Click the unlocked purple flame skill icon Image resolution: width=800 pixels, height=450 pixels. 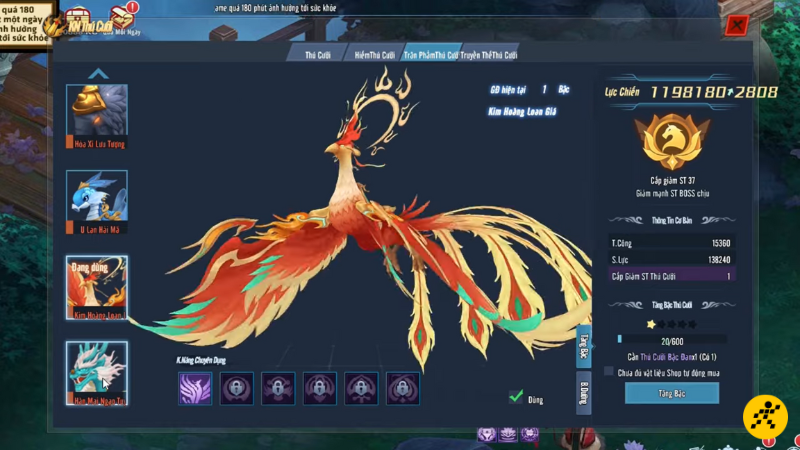[x=195, y=388]
